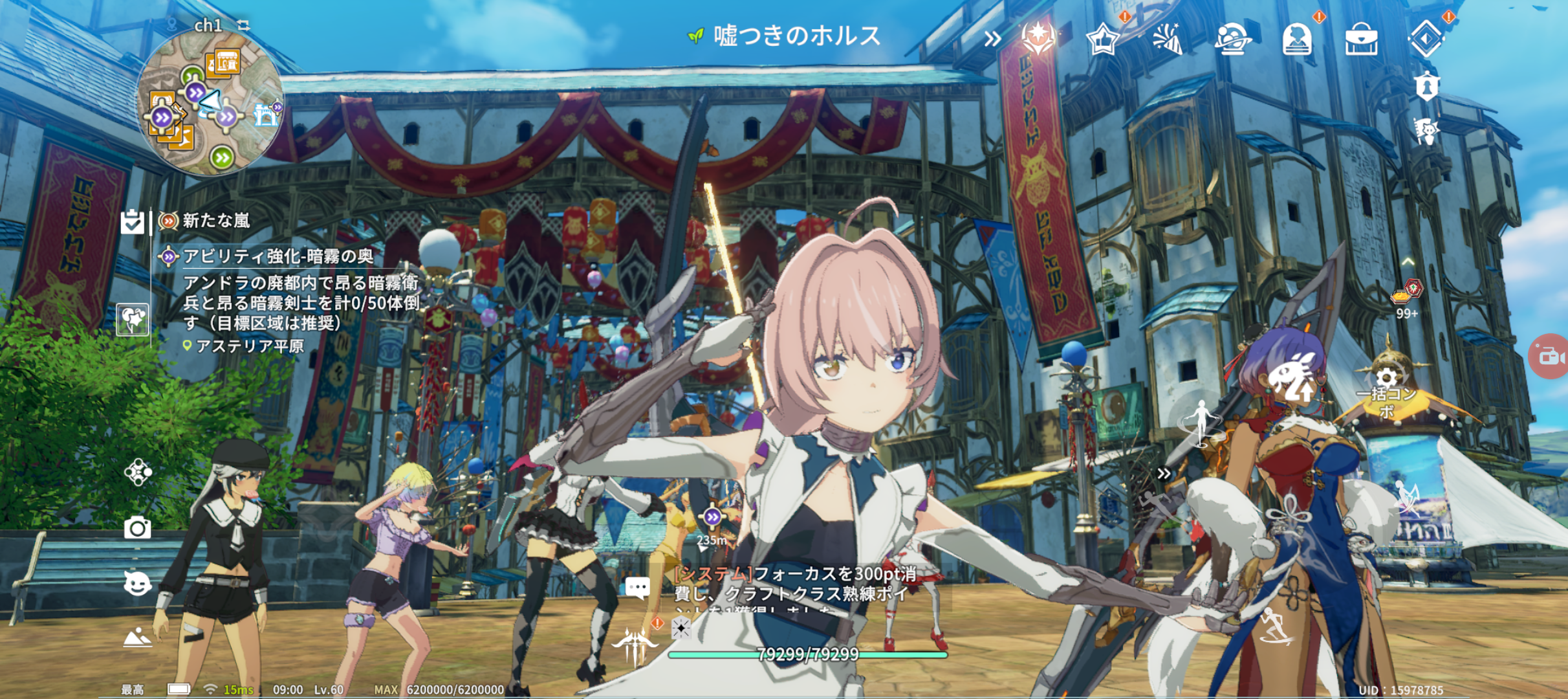
Task: Open the camera photo mode
Action: point(137,528)
